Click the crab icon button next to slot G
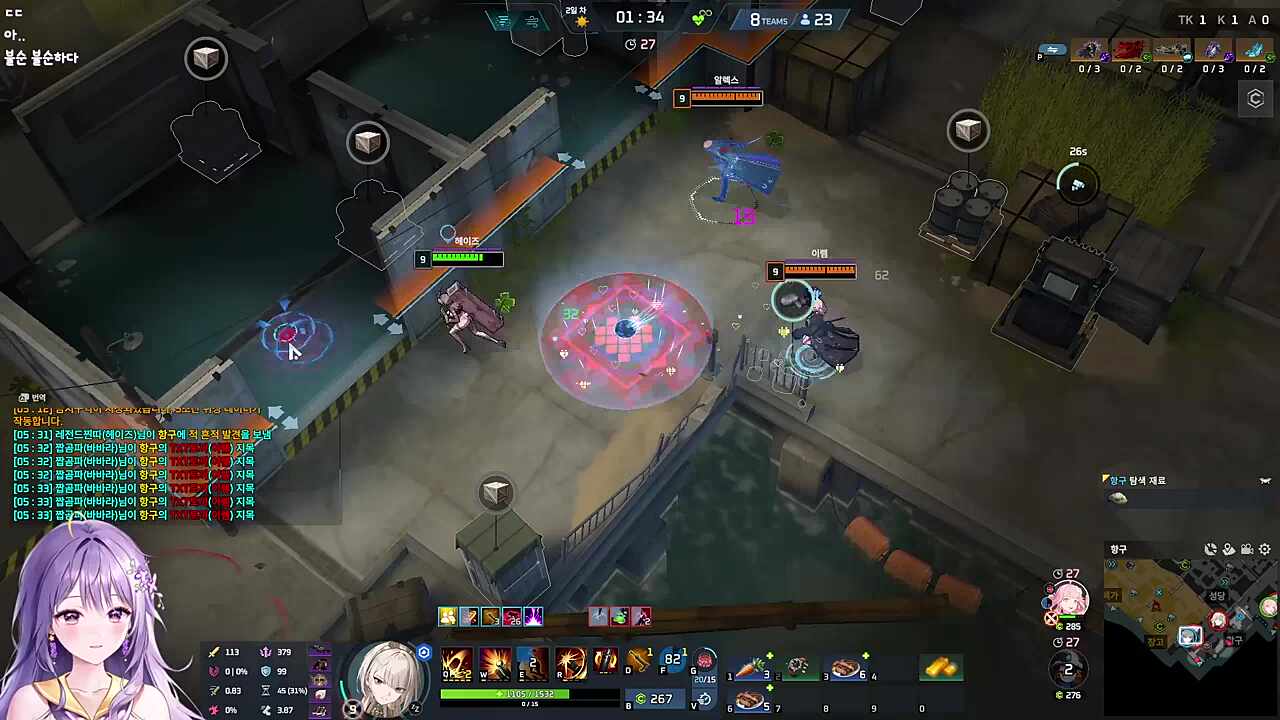The image size is (1280, 720). pos(705,661)
